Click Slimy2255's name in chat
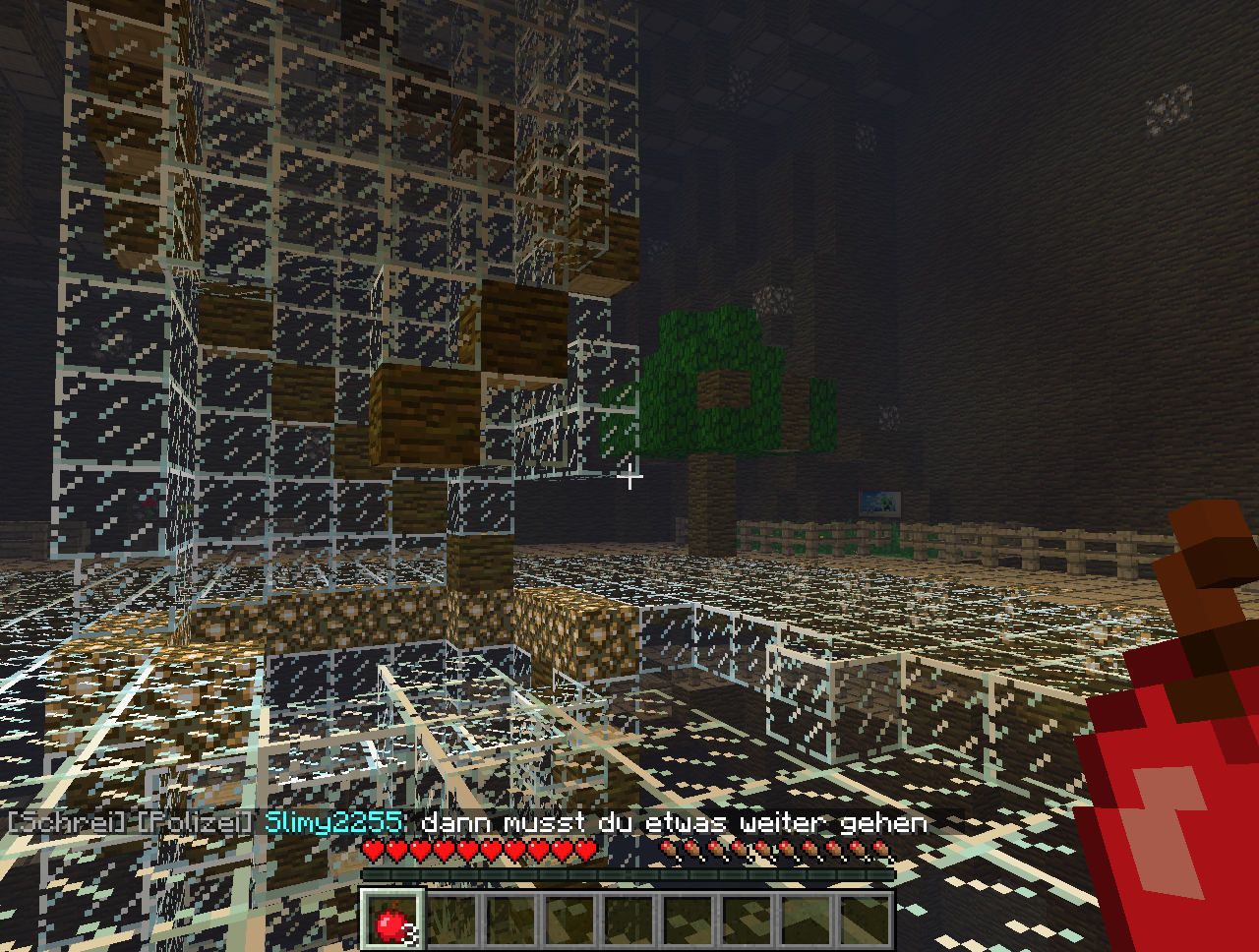Screen dimensions: 1259x952 (x=333, y=822)
